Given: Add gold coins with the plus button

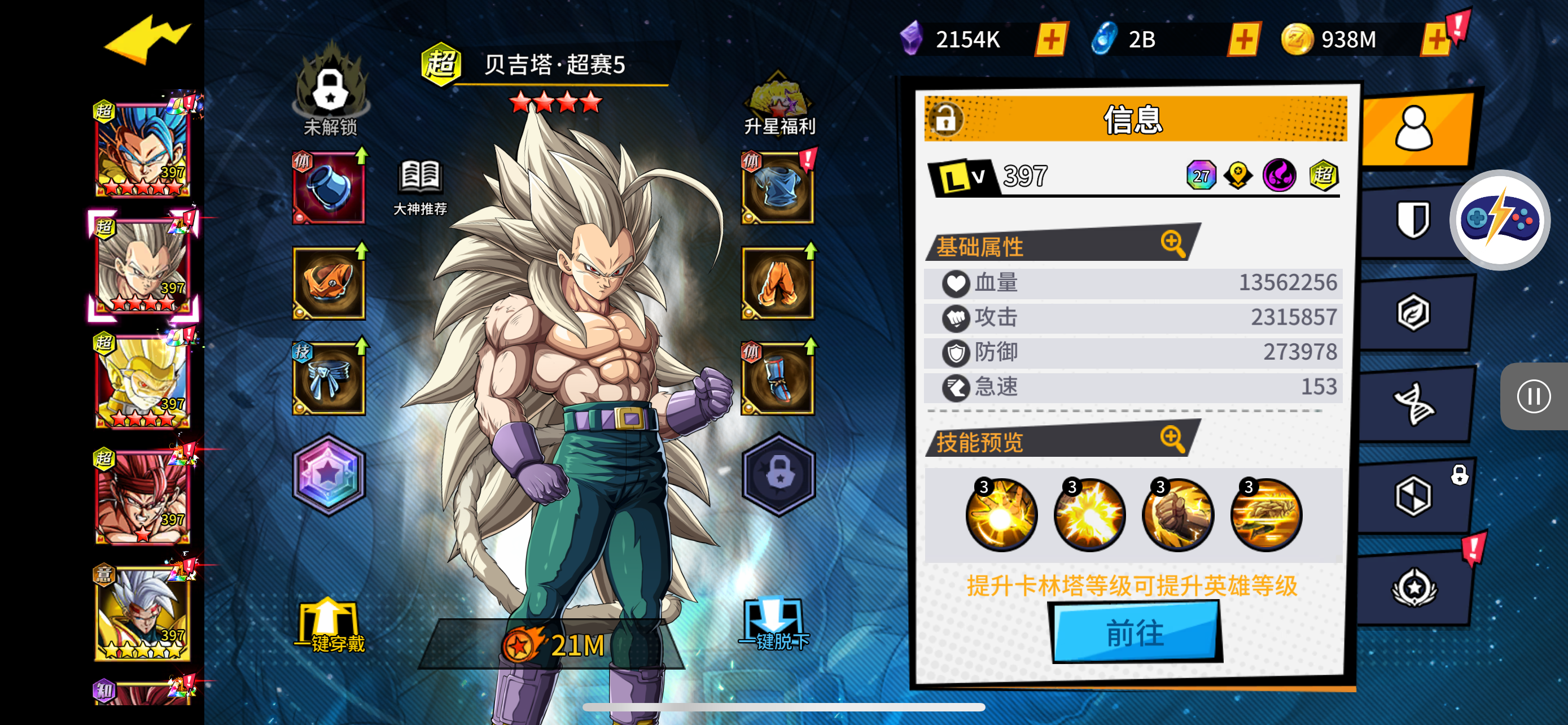Looking at the screenshot, I should [x=1436, y=40].
